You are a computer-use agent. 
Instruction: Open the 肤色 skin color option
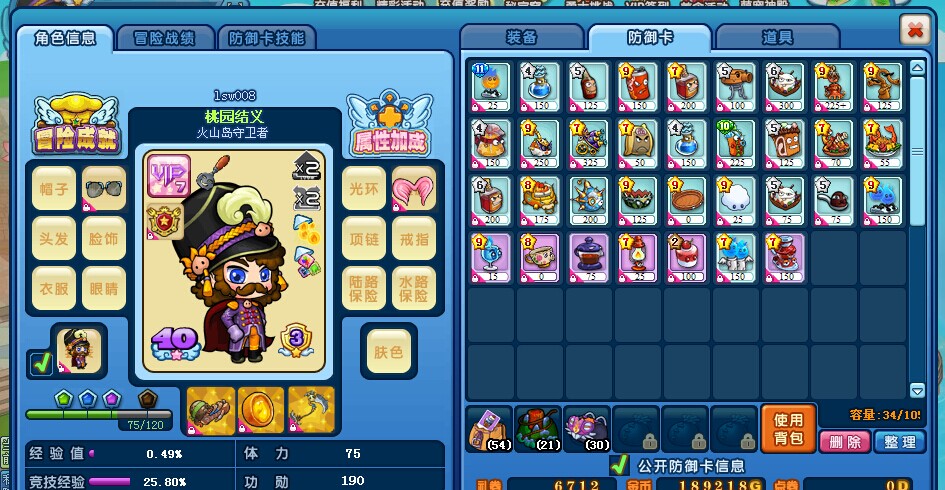tap(389, 351)
